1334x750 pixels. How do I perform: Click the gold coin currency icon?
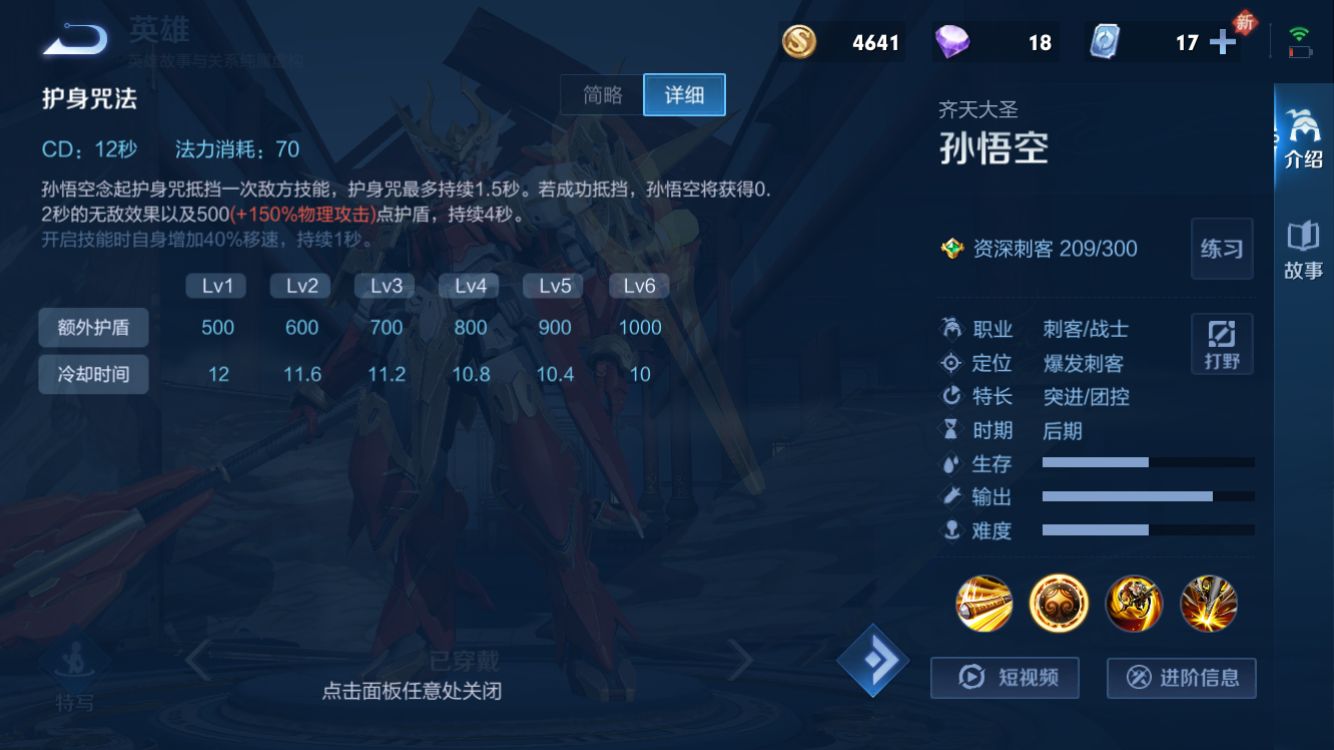pos(799,41)
